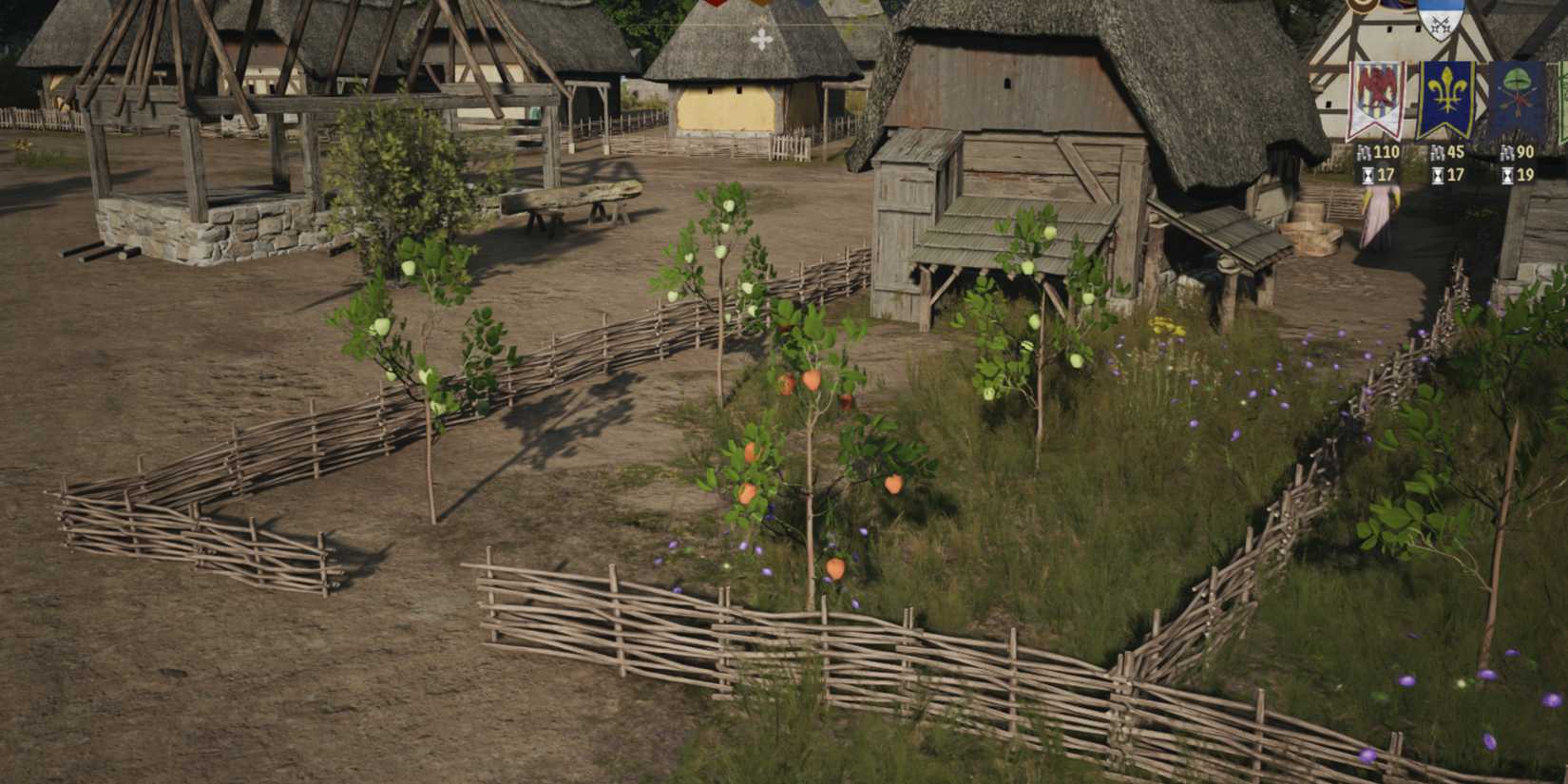Click the soldier icon beside the 110 count

[x=1365, y=152]
